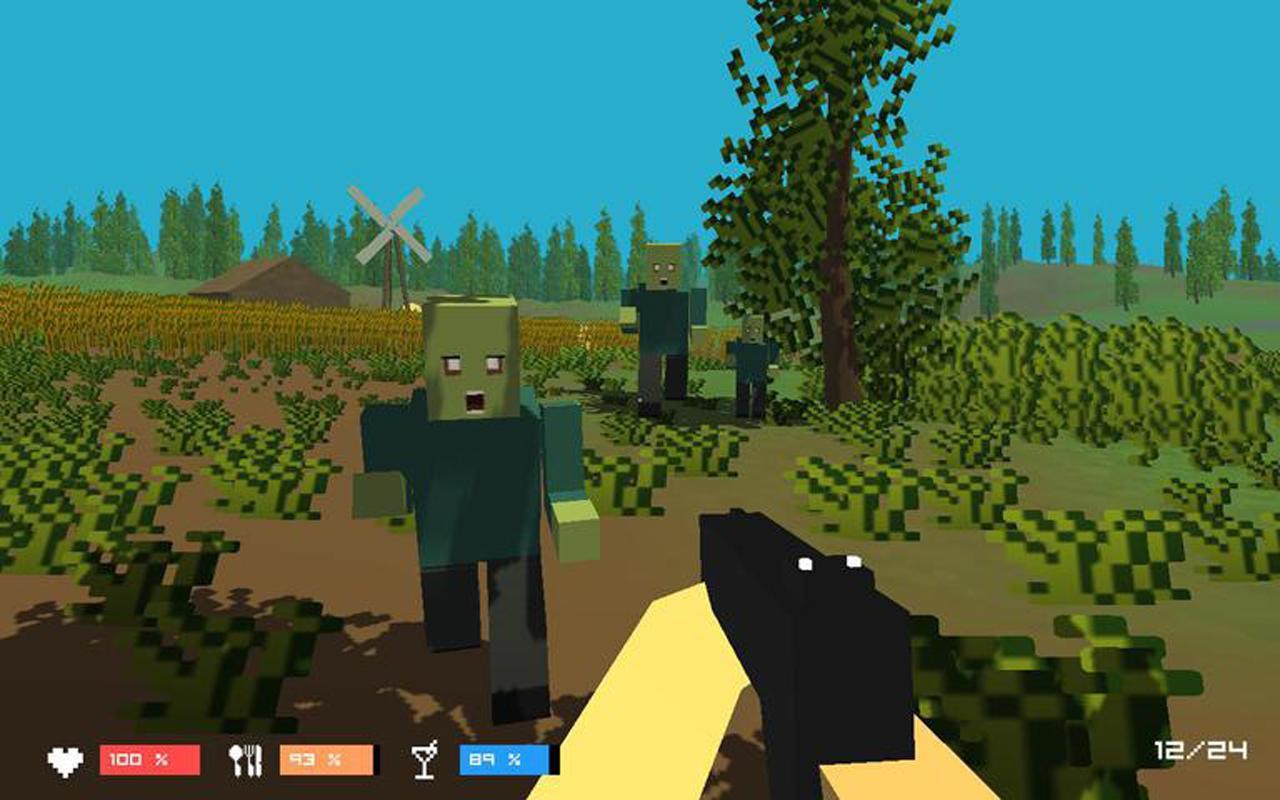Click the orange hunger percentage bar
This screenshot has width=1280, height=800.
325,762
